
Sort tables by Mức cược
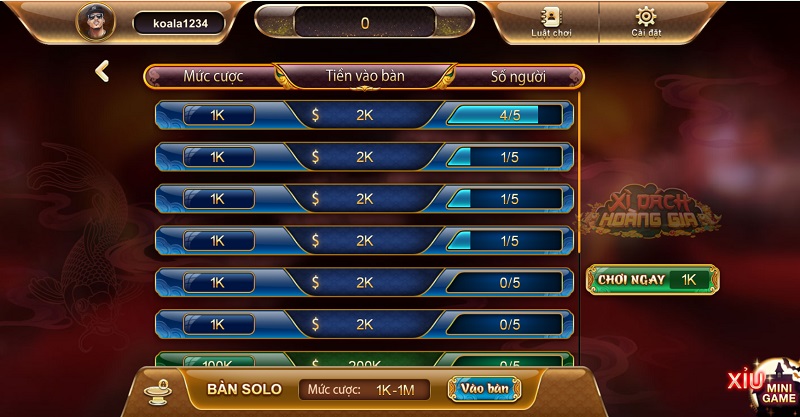pos(213,76)
